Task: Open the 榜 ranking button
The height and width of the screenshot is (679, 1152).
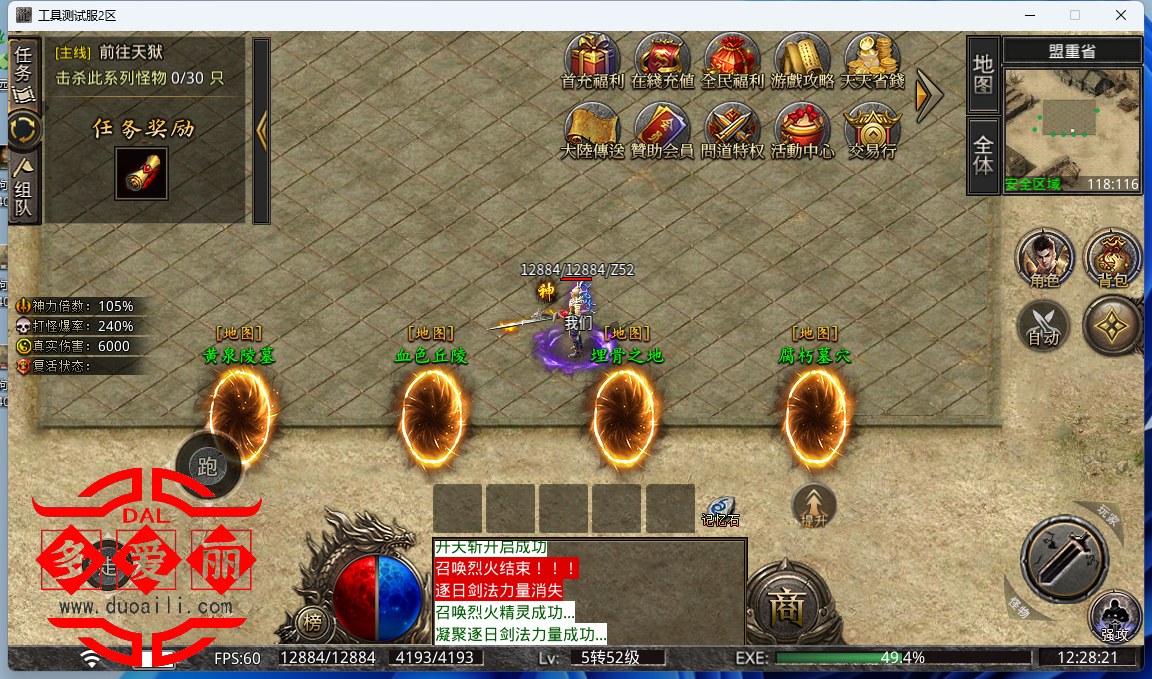Action: click(313, 624)
